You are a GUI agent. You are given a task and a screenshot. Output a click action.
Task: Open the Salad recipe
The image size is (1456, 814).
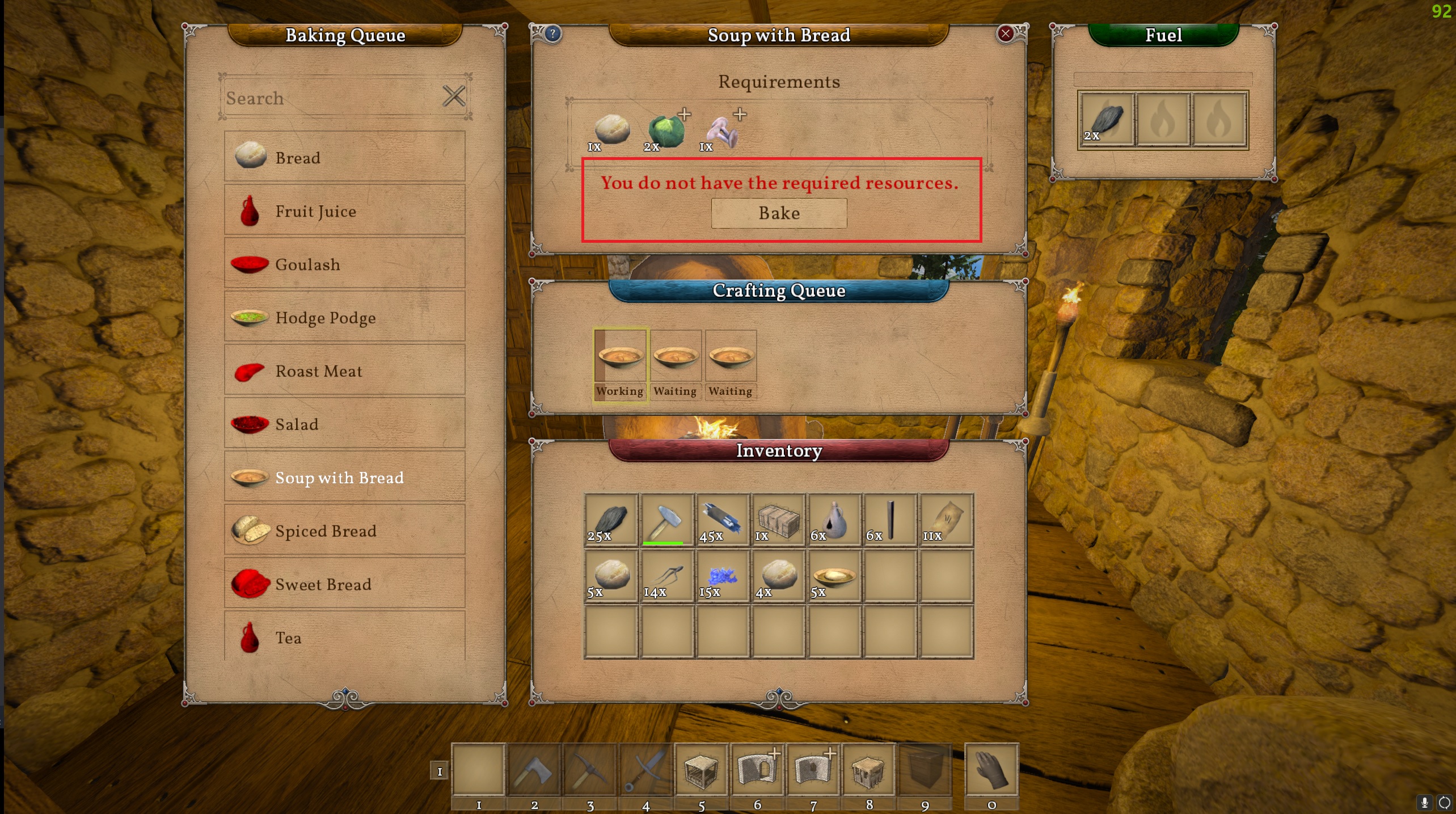[344, 424]
